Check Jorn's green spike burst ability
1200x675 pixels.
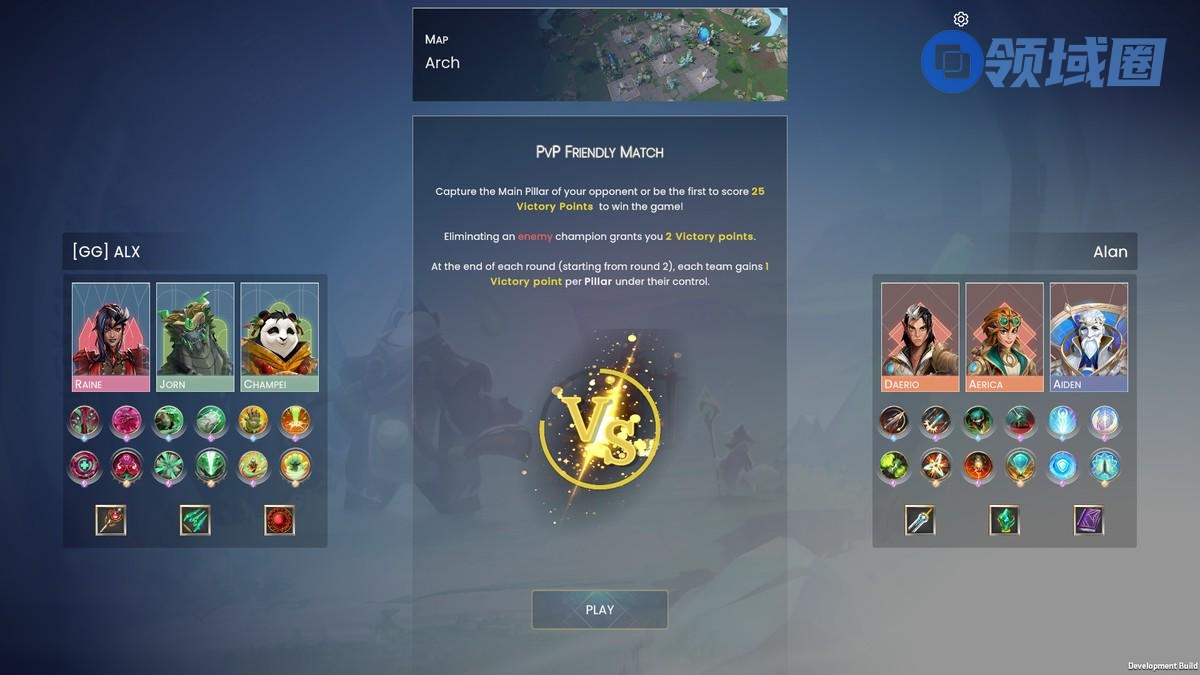click(x=169, y=465)
